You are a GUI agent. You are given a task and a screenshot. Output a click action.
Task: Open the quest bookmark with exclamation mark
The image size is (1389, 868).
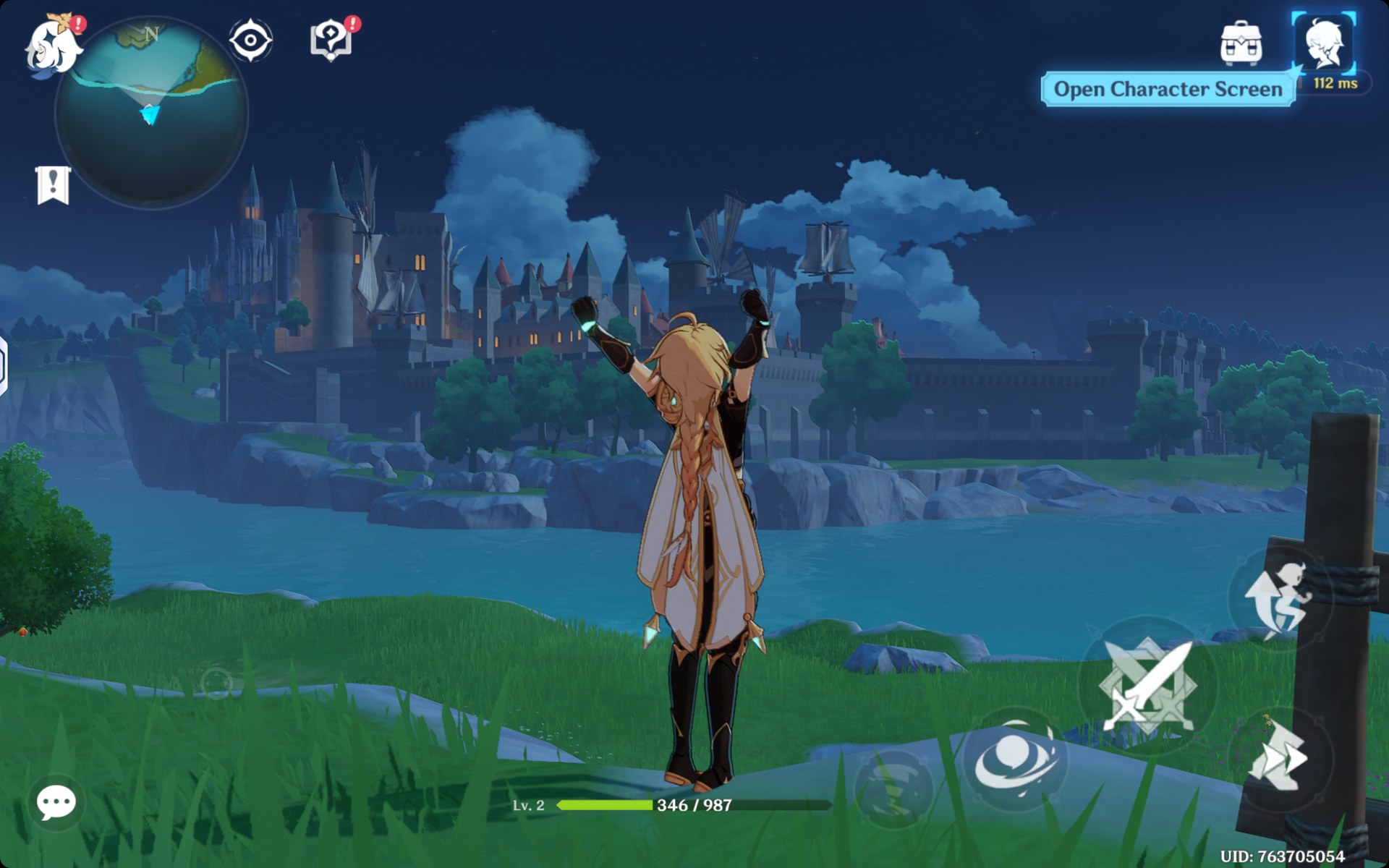53,185
